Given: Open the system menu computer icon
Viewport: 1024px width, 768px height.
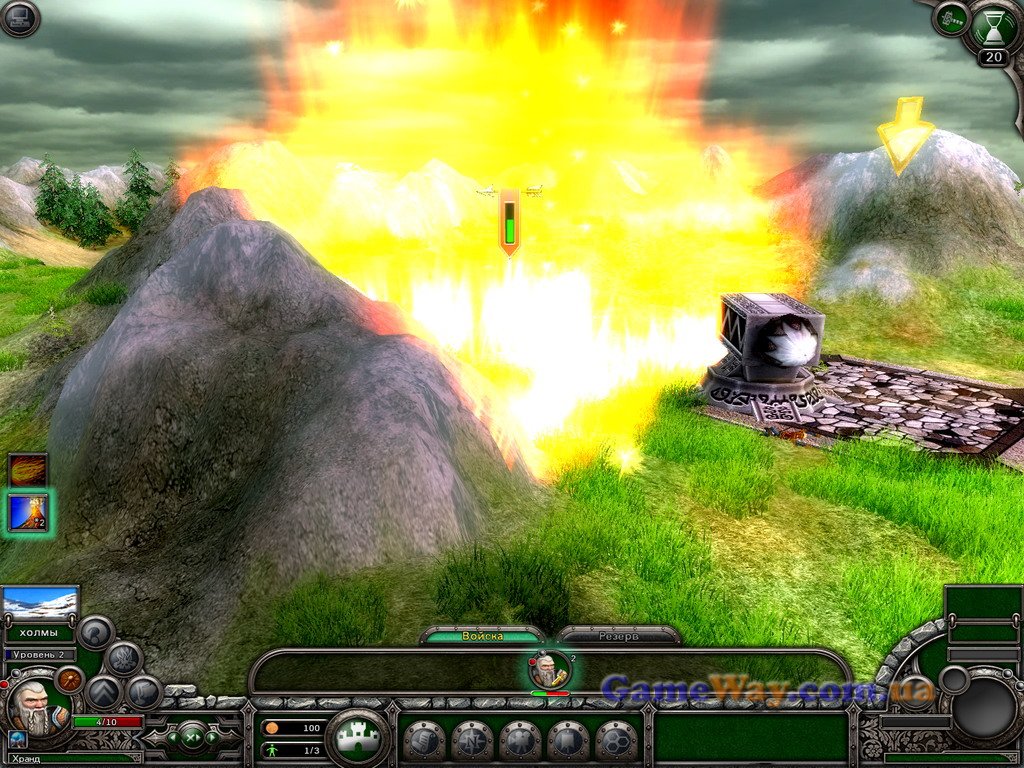Looking at the screenshot, I should click(x=19, y=19).
